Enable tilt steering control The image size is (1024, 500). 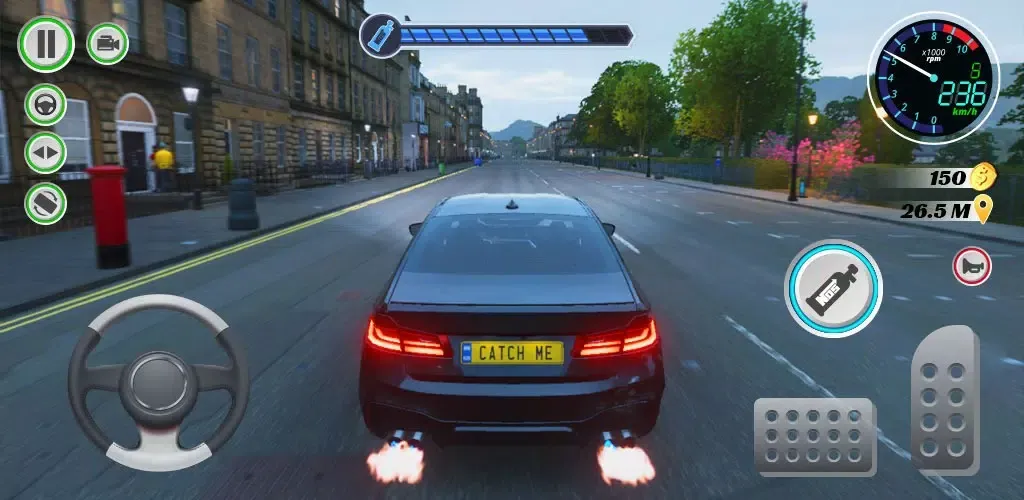[46, 203]
